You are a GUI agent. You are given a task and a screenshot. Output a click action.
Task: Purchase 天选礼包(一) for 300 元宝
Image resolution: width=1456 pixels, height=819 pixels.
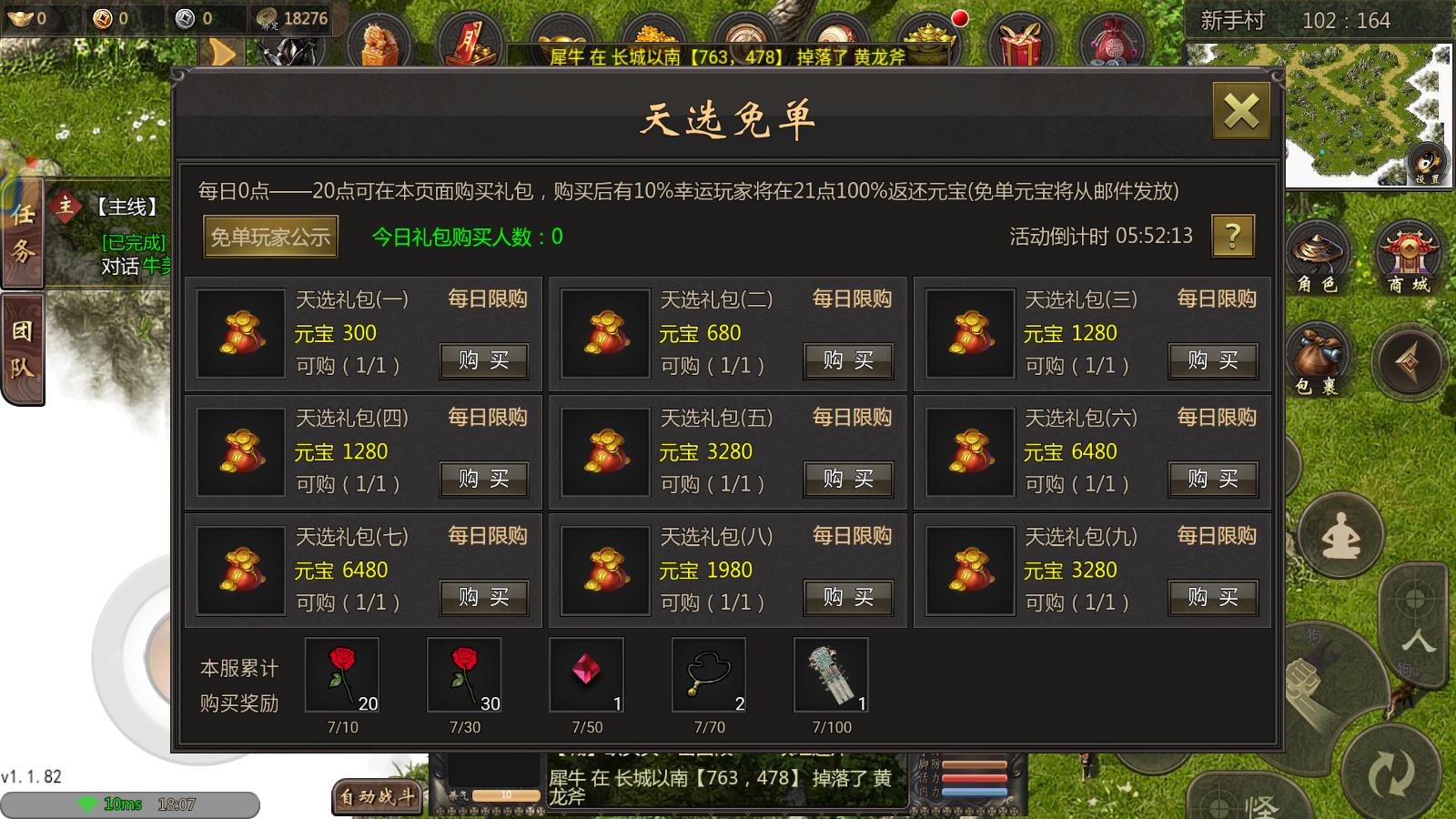[483, 360]
